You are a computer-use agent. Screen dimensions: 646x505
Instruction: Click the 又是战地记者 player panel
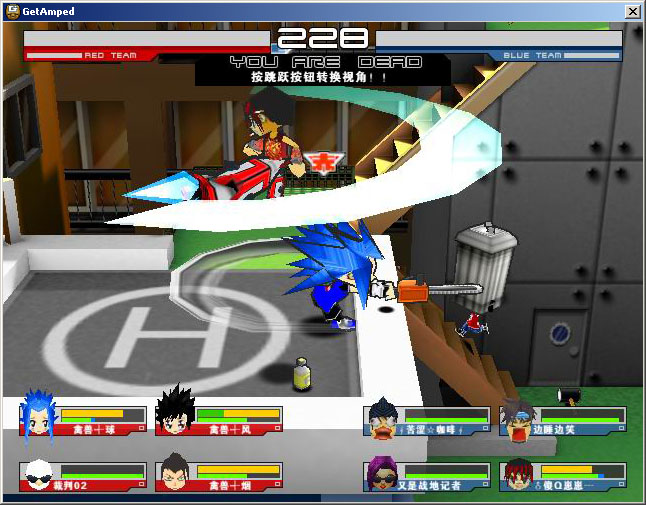pyautogui.click(x=428, y=476)
